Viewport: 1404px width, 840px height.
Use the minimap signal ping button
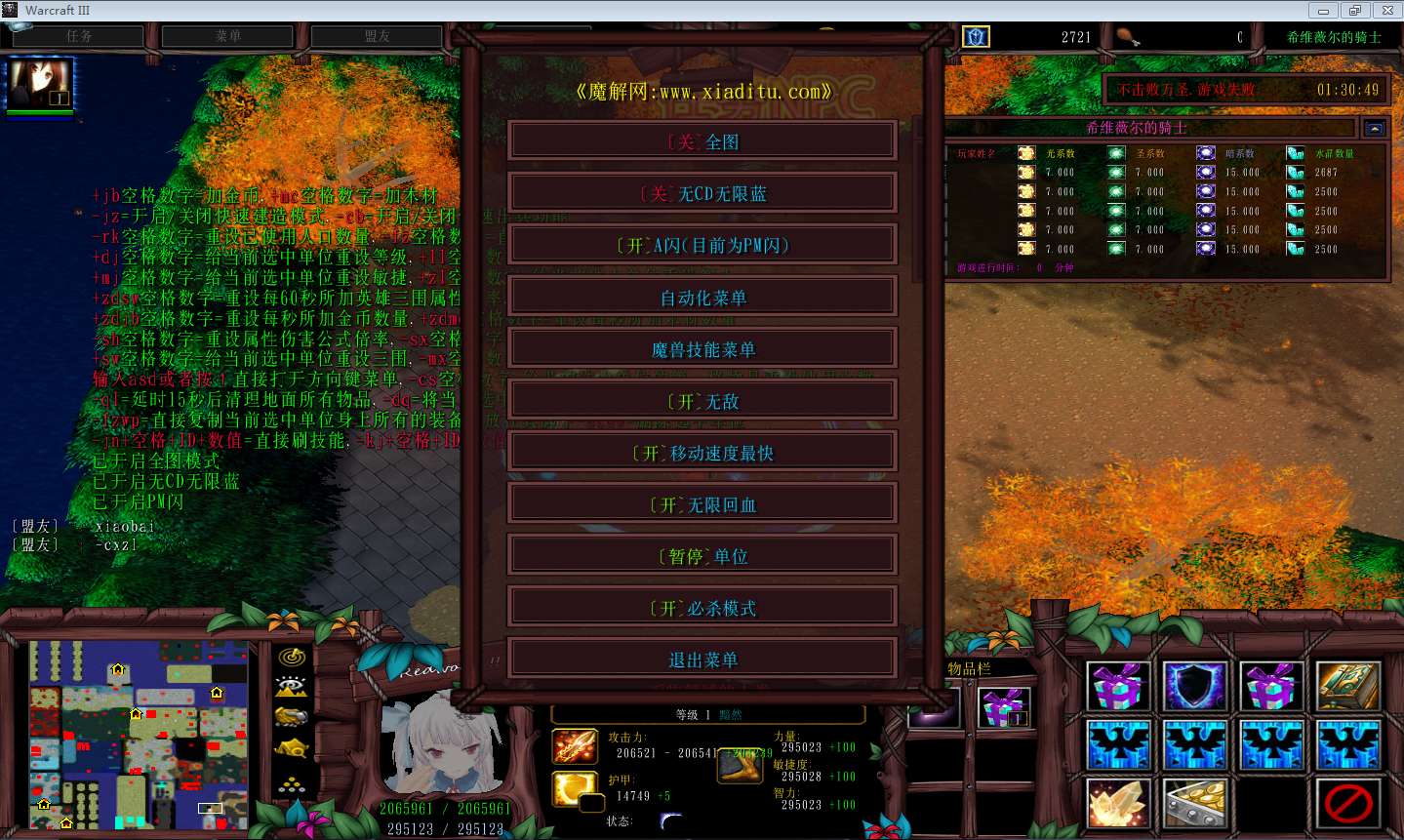pyautogui.click(x=292, y=658)
